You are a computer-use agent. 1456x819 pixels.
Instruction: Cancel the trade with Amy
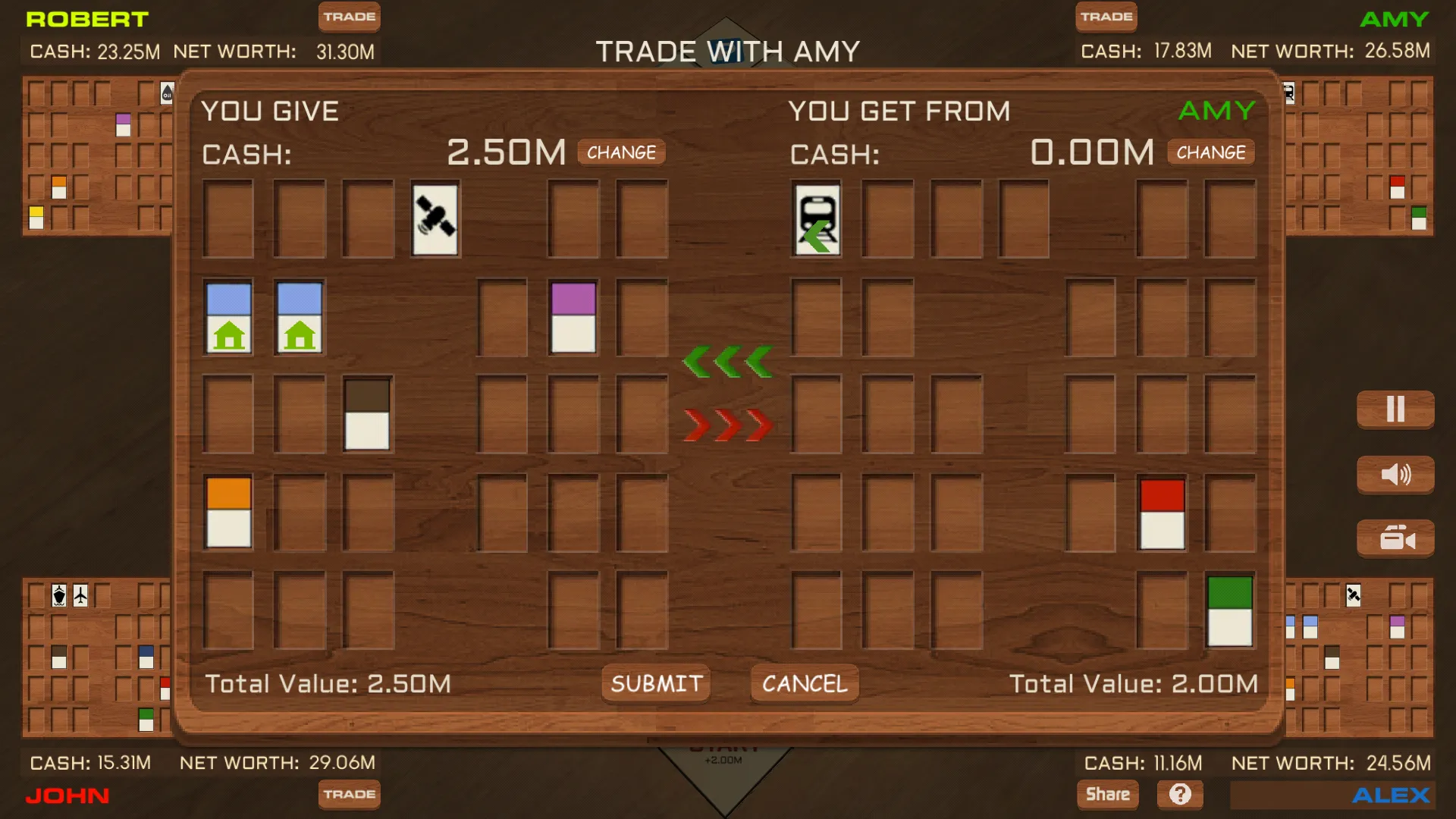point(804,683)
